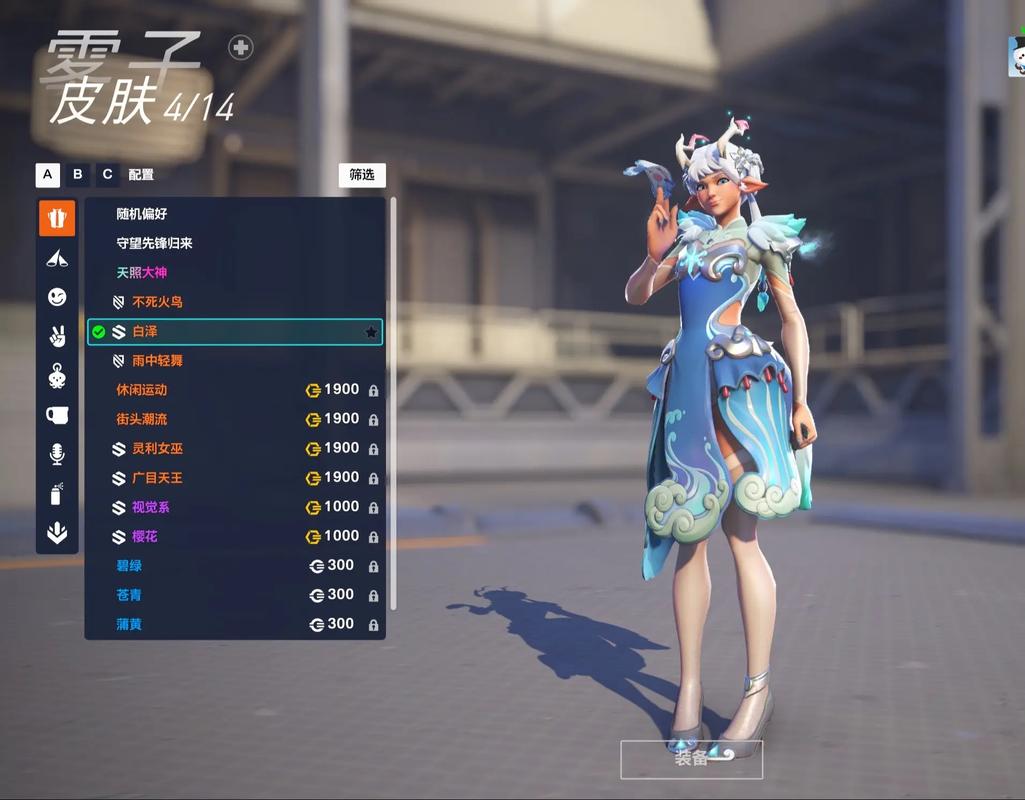This screenshot has height=800, width=1025.
Task: Switch to loadout tab C
Action: 107,175
